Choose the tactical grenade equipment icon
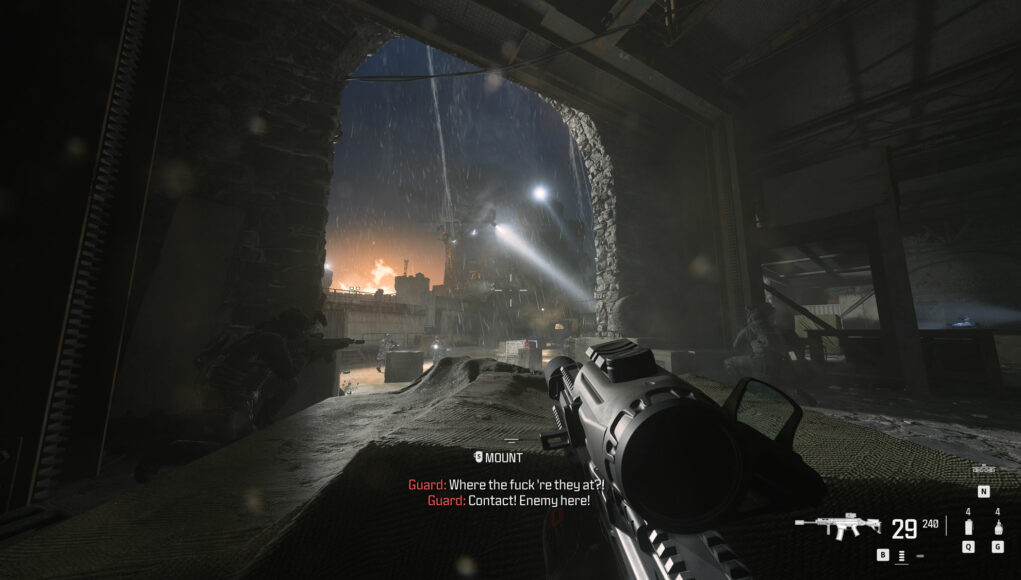The height and width of the screenshot is (580, 1021). [968, 526]
